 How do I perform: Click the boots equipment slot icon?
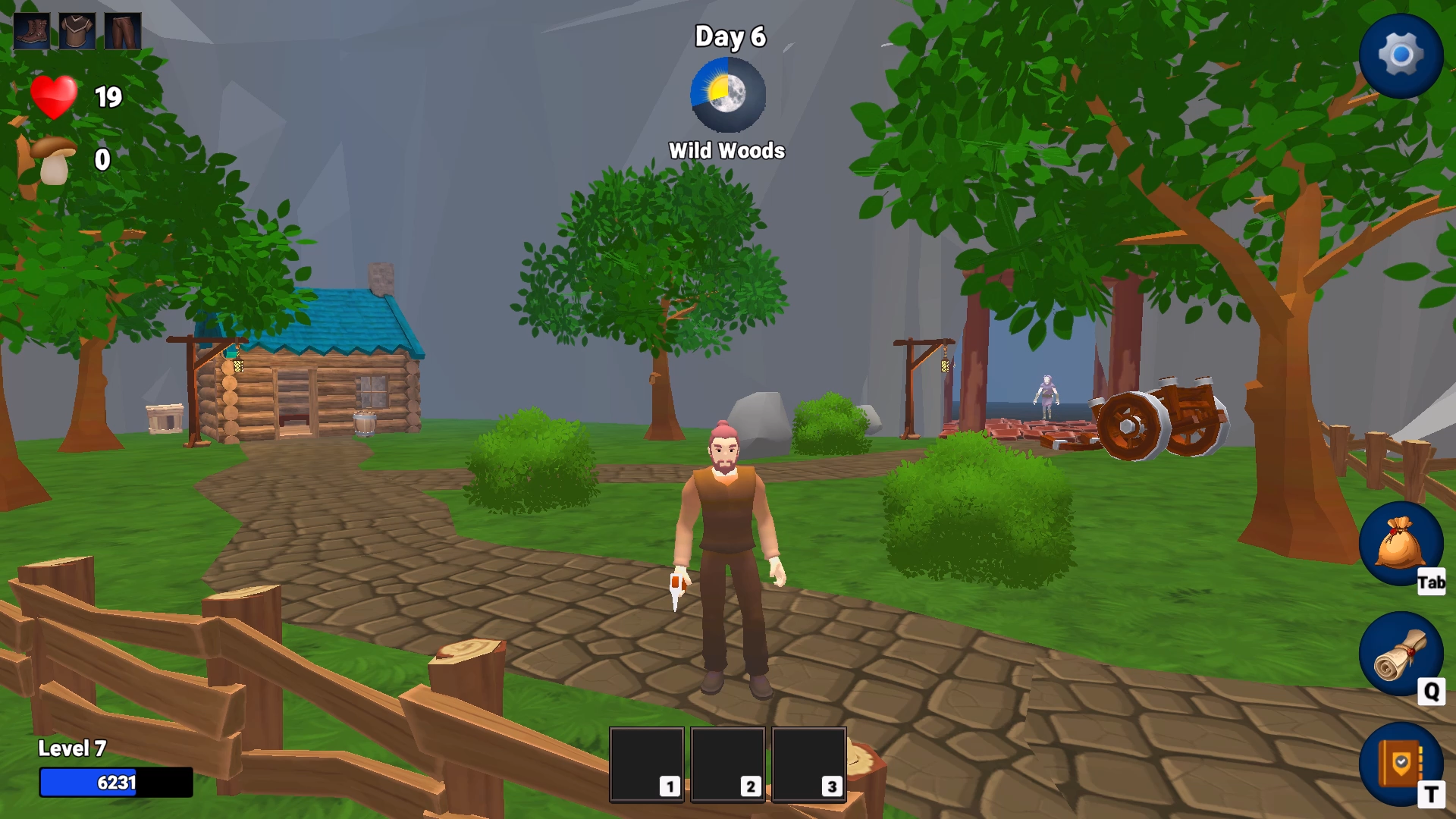tap(30, 31)
